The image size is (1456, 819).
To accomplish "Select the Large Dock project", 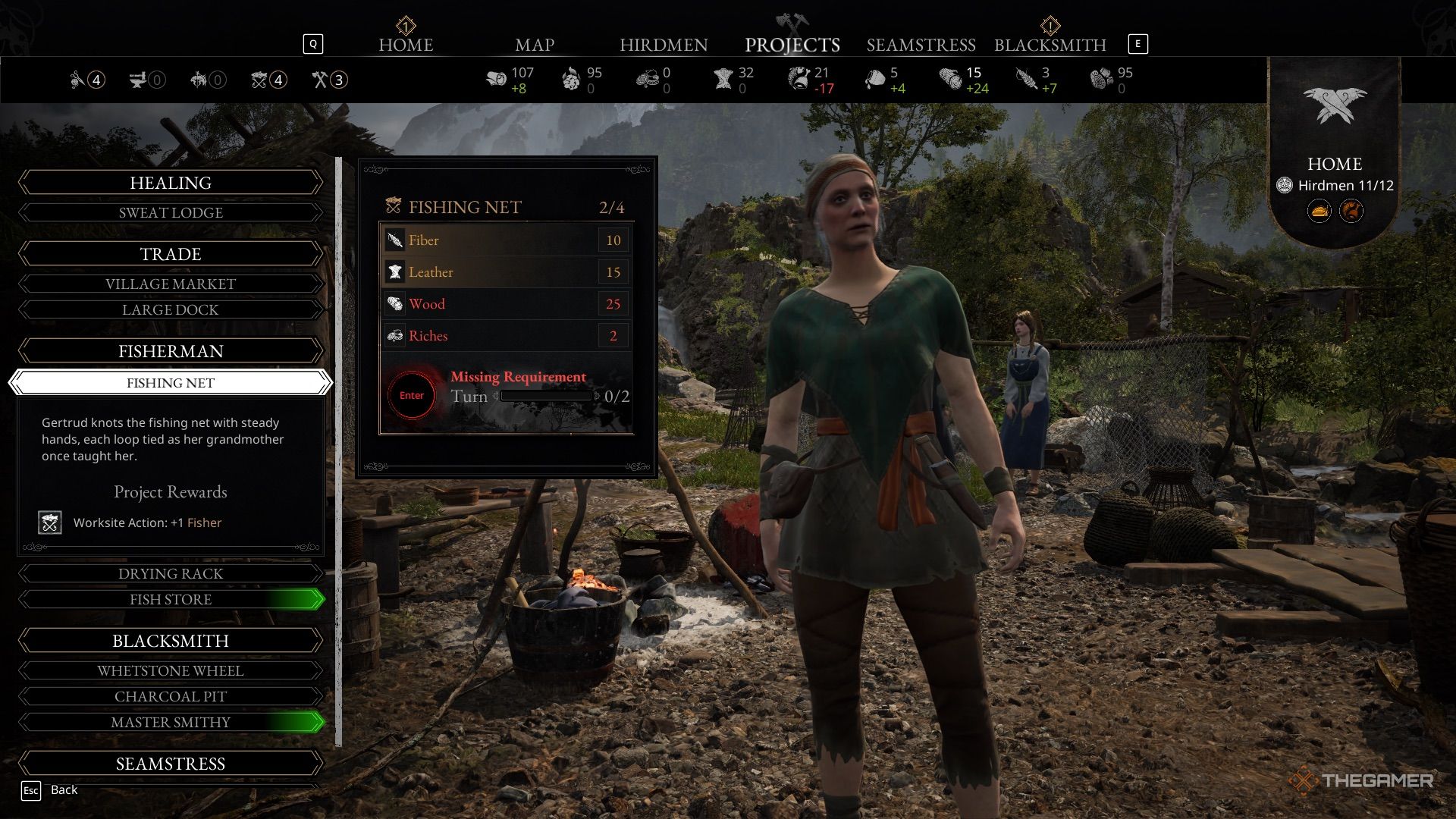I will click(171, 310).
